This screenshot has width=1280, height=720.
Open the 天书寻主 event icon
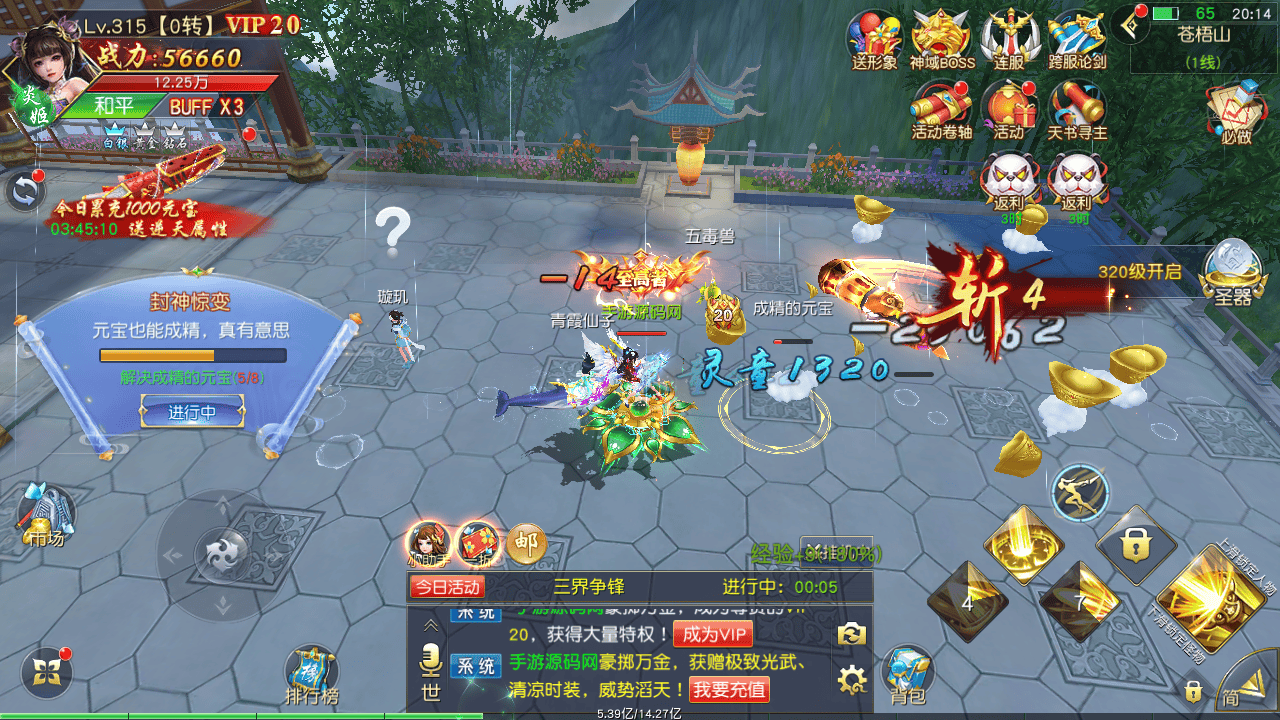[x=1076, y=107]
